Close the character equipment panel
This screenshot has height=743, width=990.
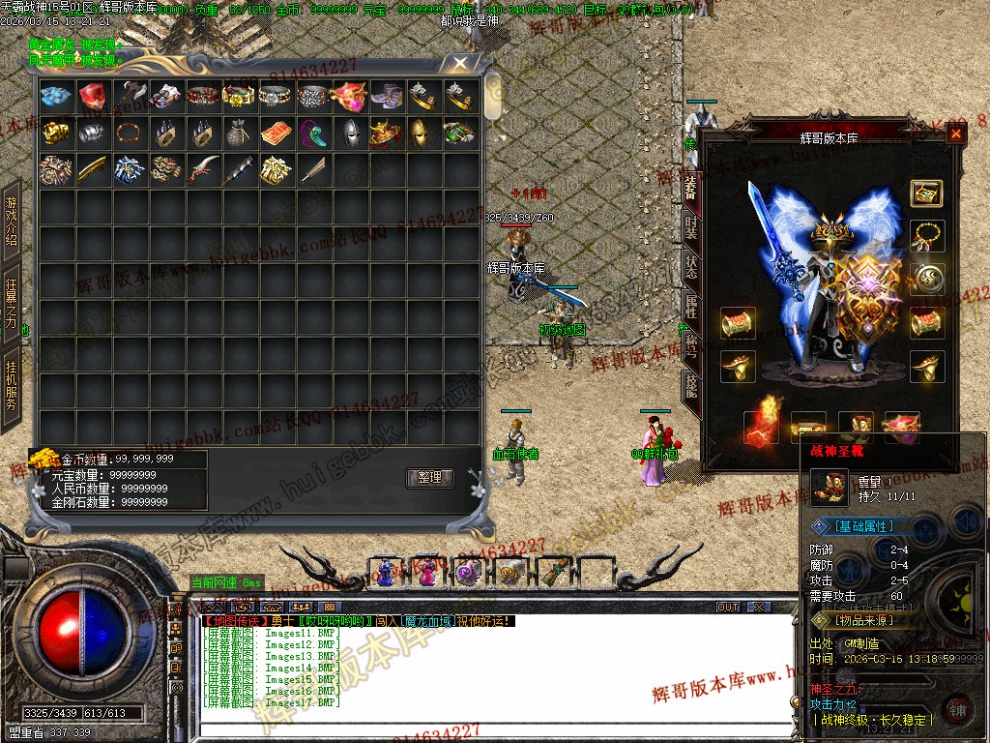(x=956, y=133)
